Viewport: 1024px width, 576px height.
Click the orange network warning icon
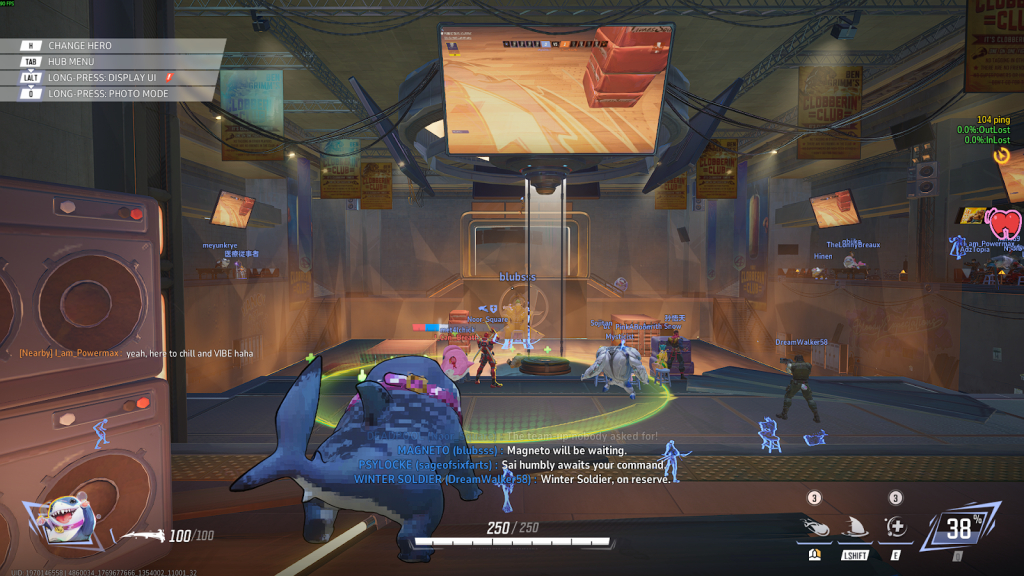click(x=1001, y=155)
